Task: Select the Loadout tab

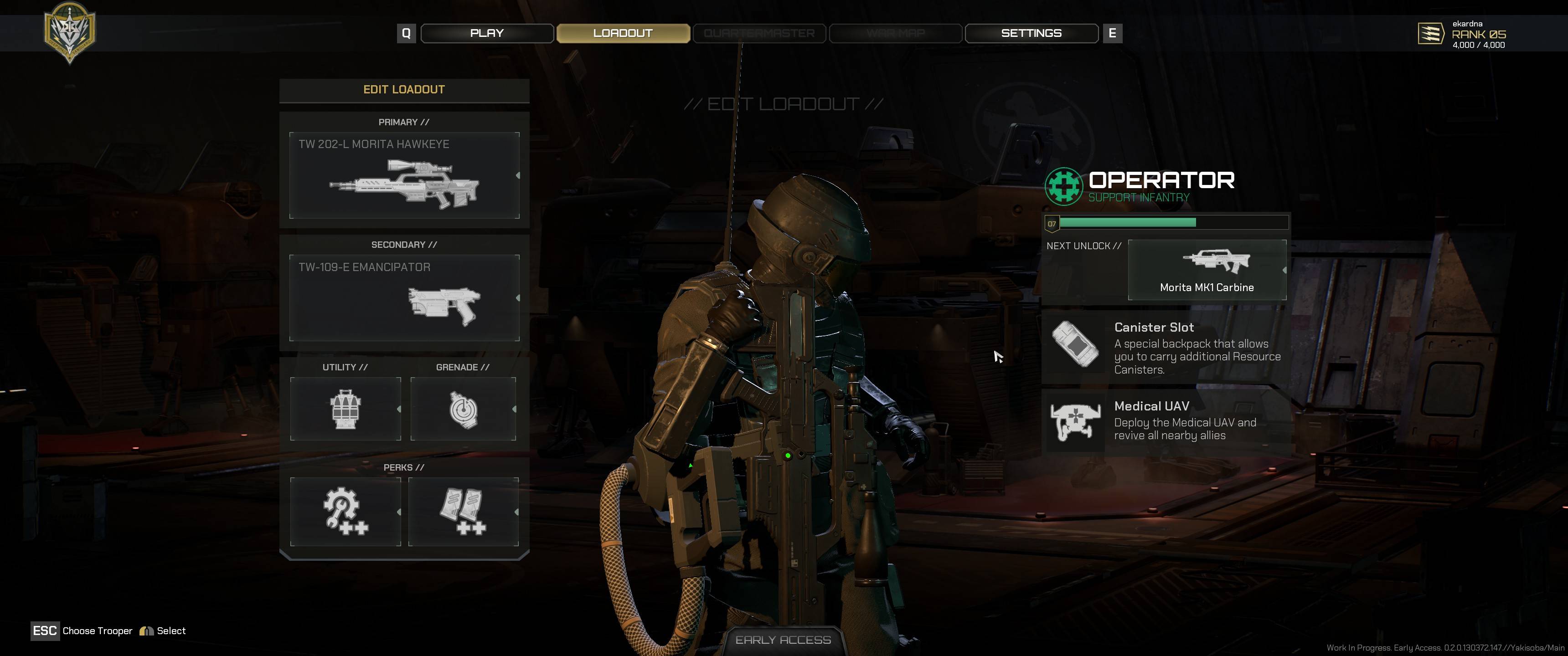Action: pos(623,33)
